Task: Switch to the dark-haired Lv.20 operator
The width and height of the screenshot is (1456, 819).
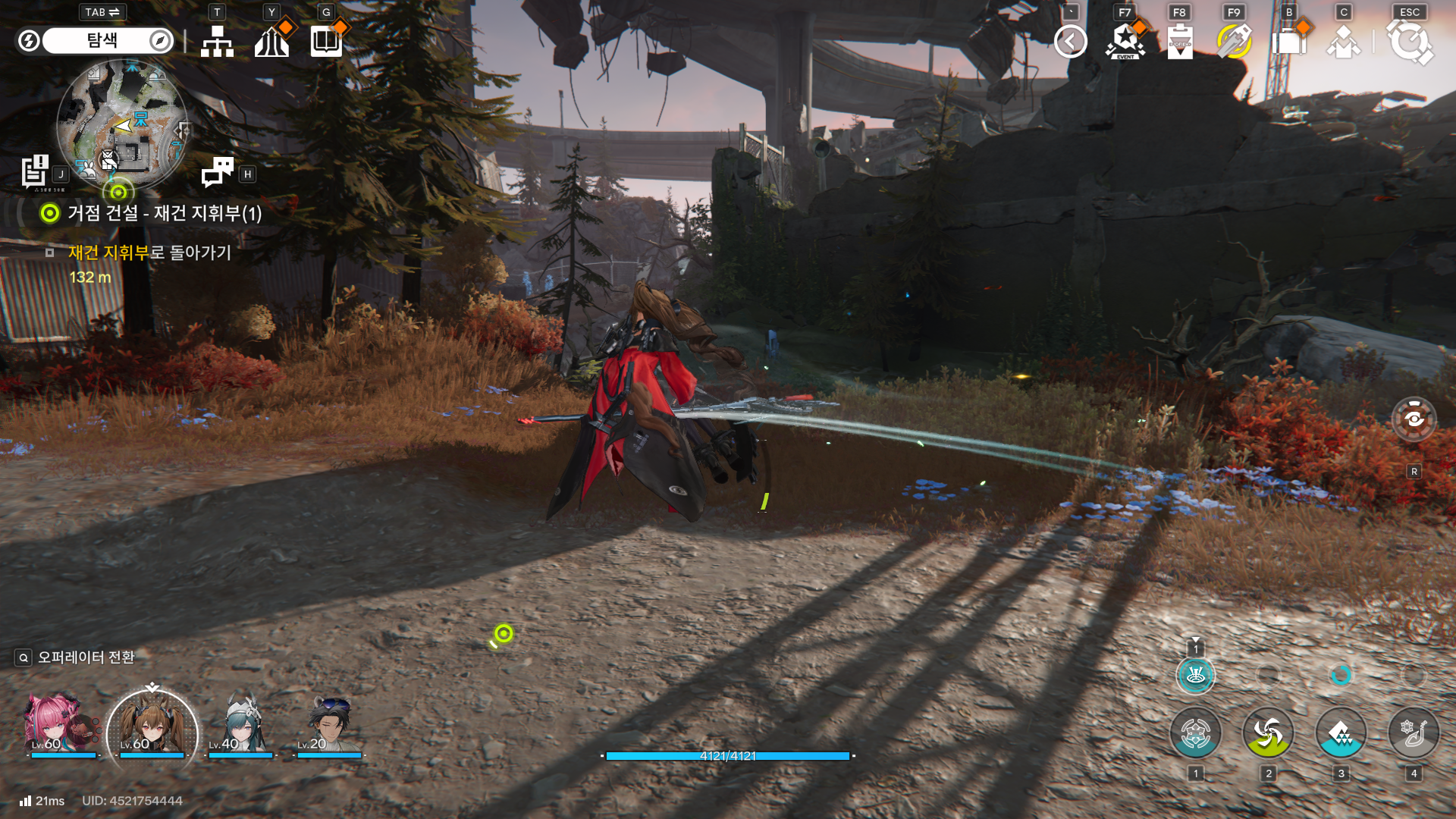Action: (329, 726)
